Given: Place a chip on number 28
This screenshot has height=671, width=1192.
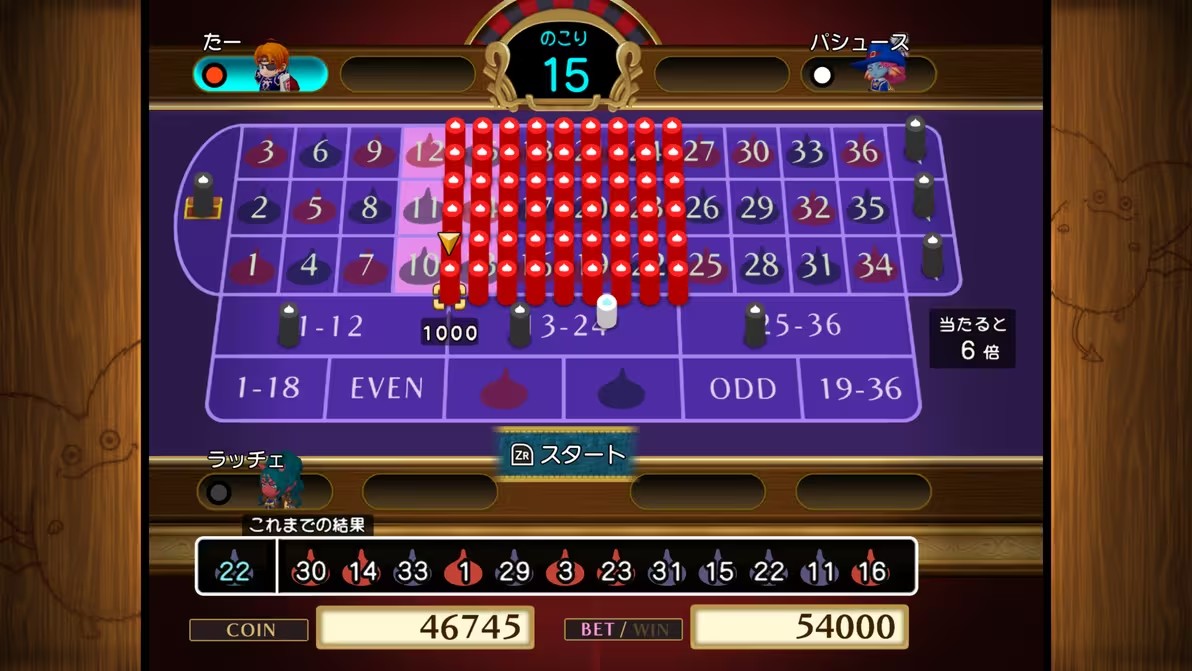Looking at the screenshot, I should (x=762, y=265).
